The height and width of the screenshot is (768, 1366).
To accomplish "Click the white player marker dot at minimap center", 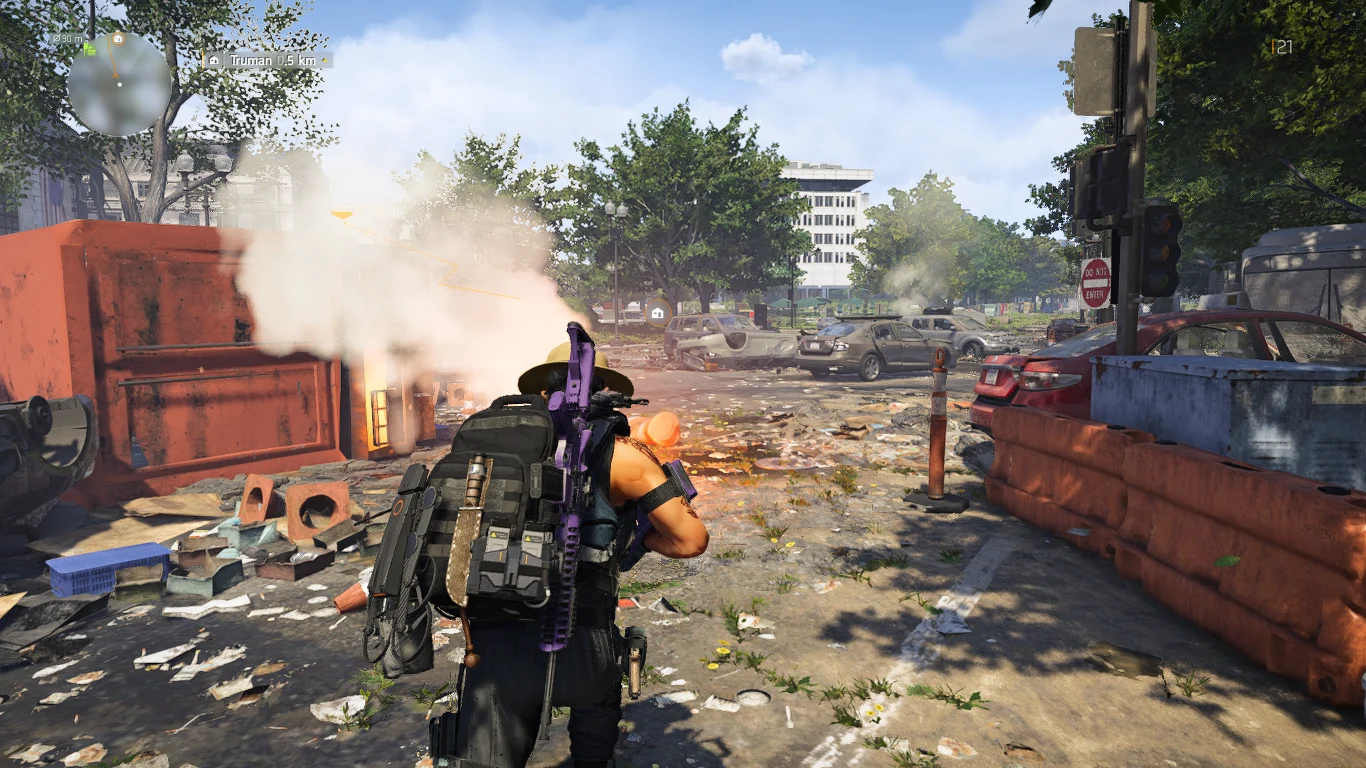I will 120,85.
